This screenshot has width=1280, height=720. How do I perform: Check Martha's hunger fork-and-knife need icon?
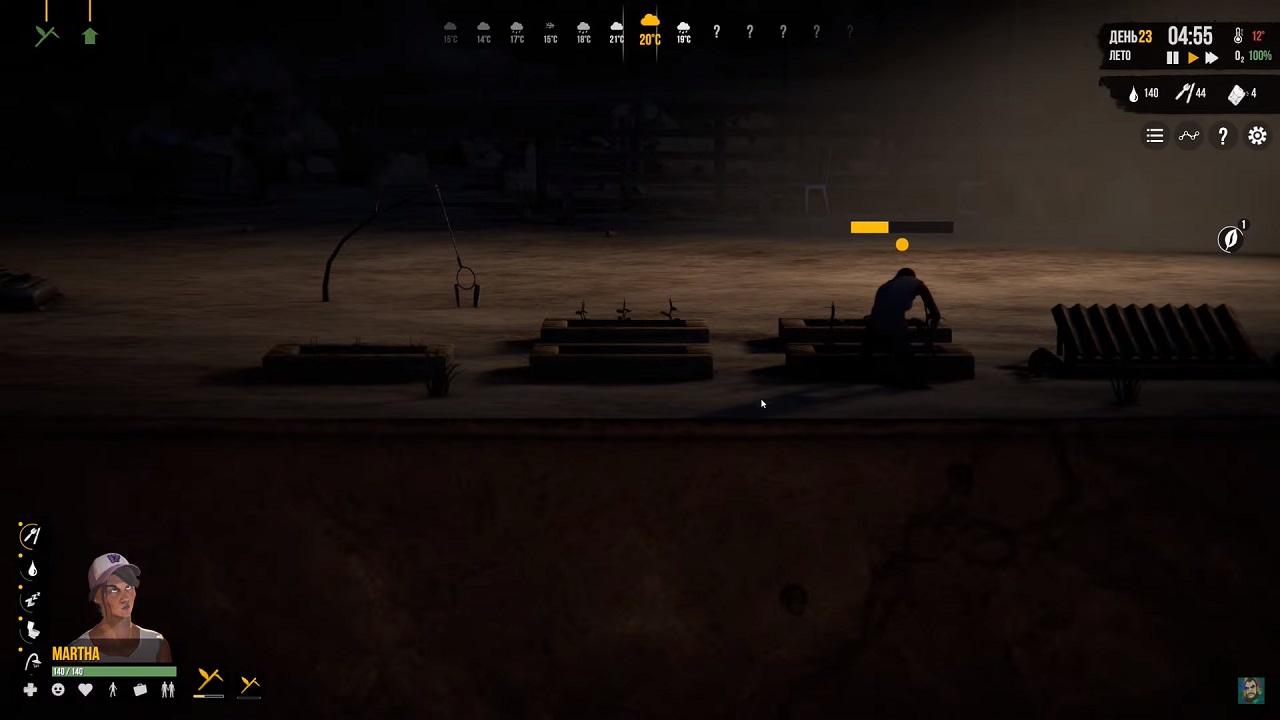point(31,534)
